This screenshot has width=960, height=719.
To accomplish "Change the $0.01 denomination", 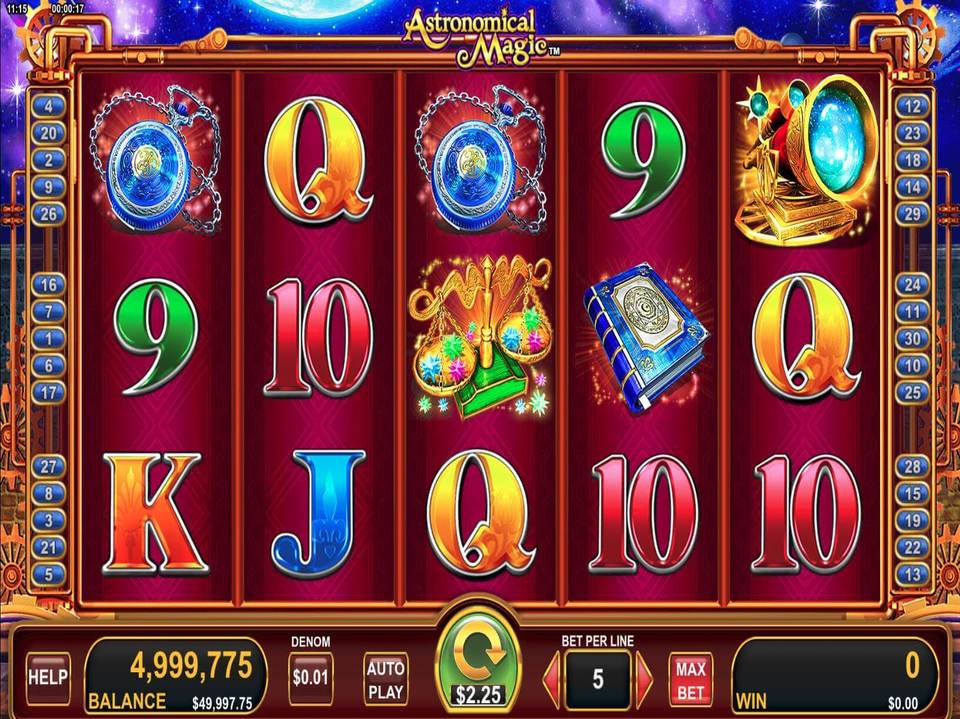I will pyautogui.click(x=311, y=679).
